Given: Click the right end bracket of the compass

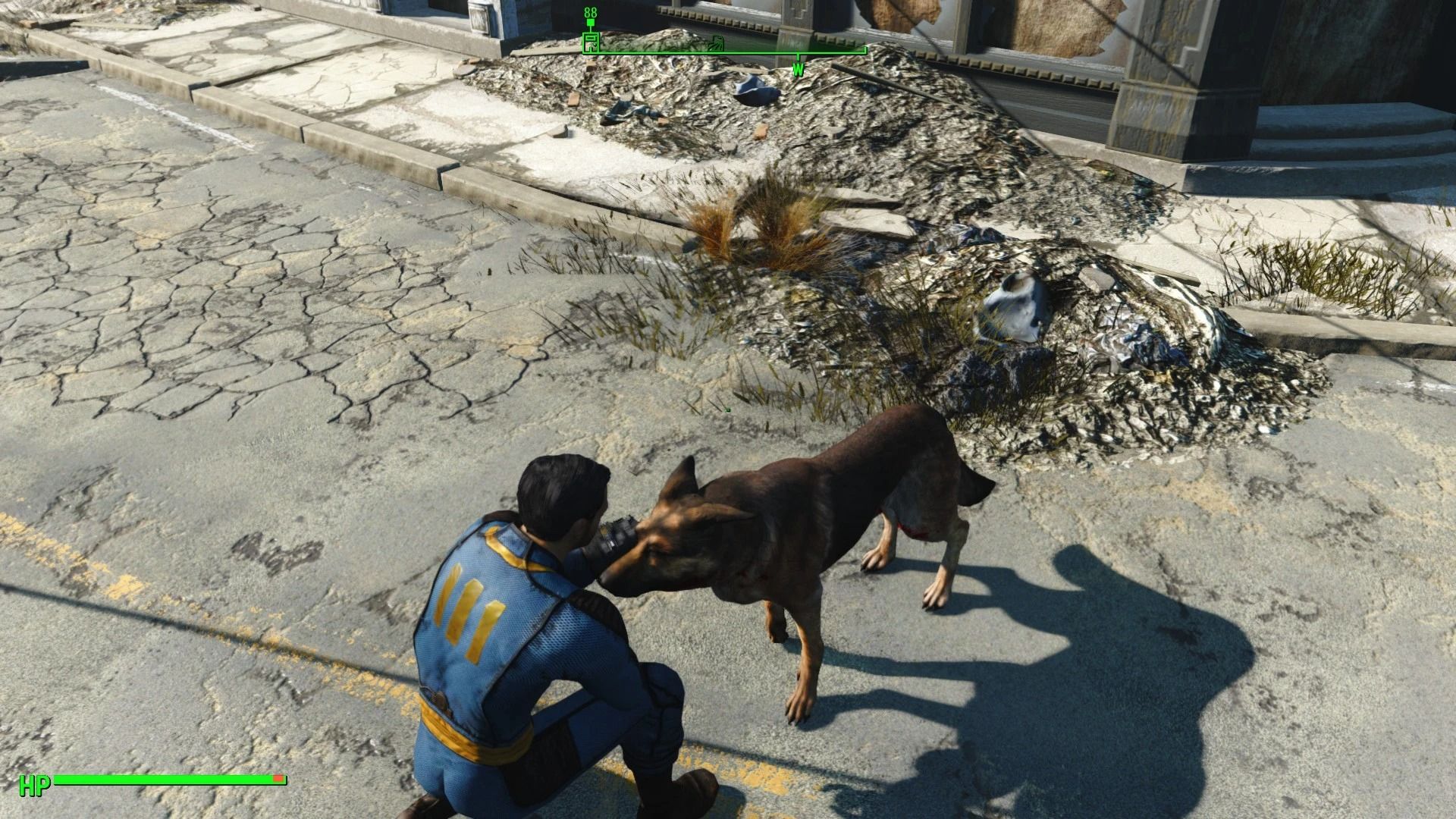Looking at the screenshot, I should point(864,53).
